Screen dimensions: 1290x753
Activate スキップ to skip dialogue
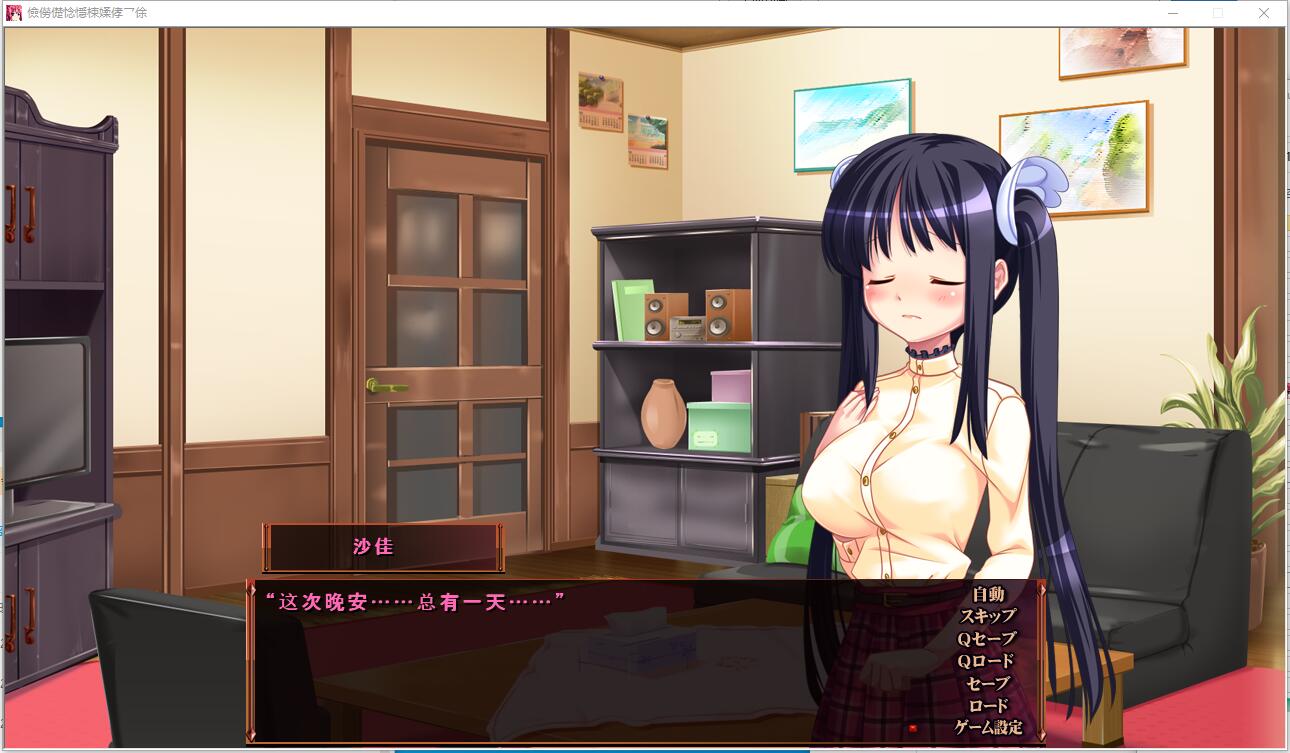coord(987,616)
